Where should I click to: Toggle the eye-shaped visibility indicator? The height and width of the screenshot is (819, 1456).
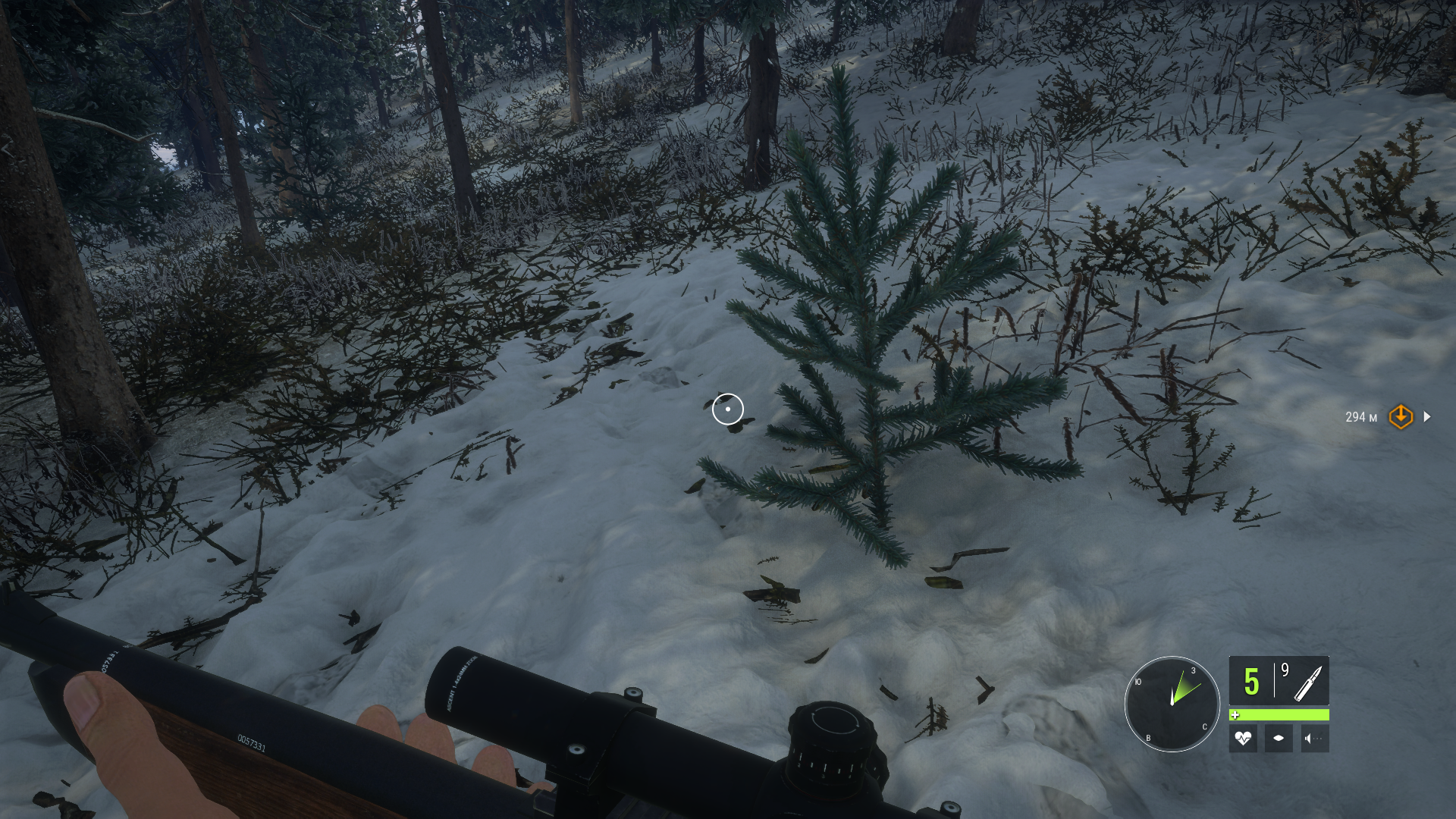point(1279,738)
